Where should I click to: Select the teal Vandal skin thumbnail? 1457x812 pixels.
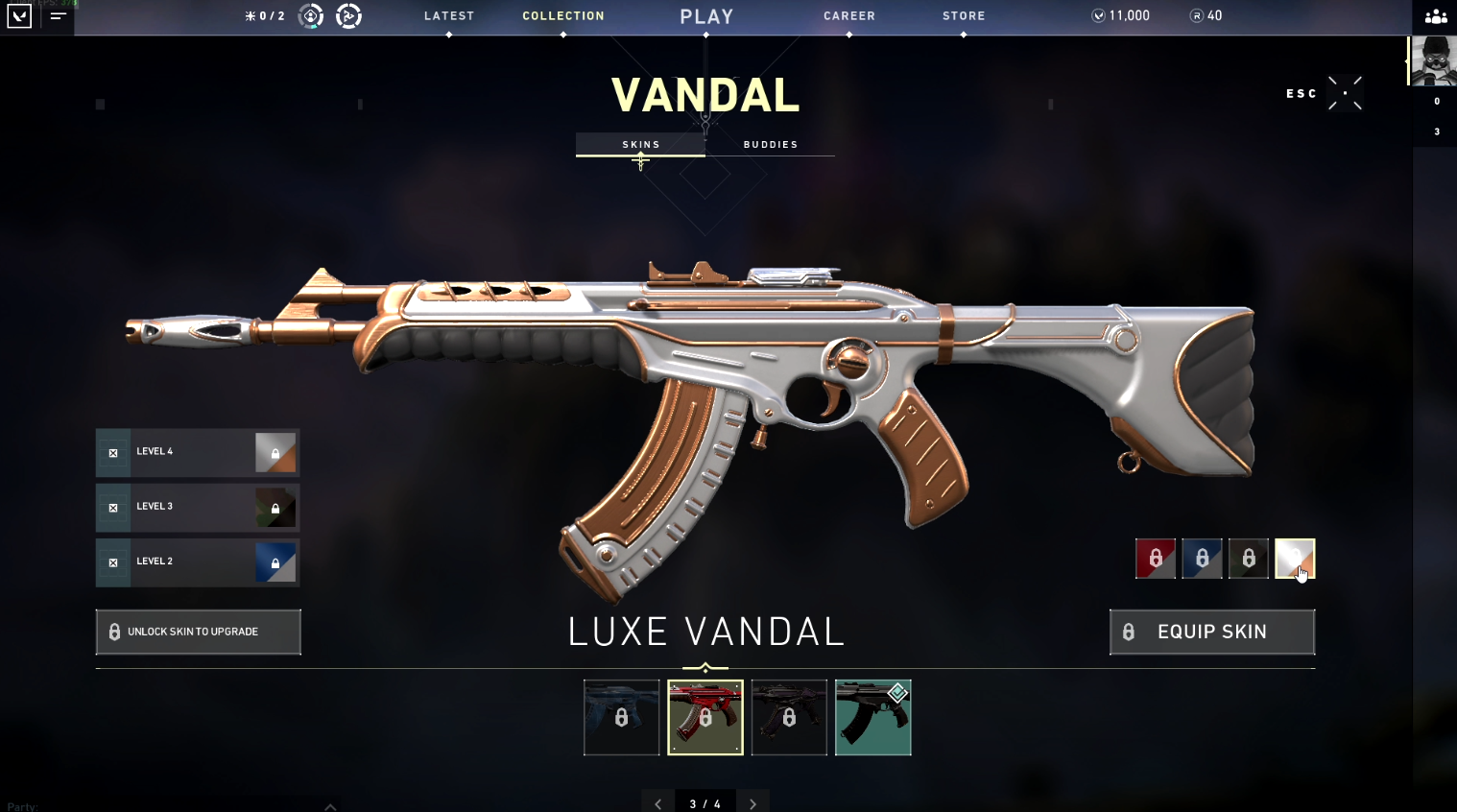pyautogui.click(x=872, y=717)
